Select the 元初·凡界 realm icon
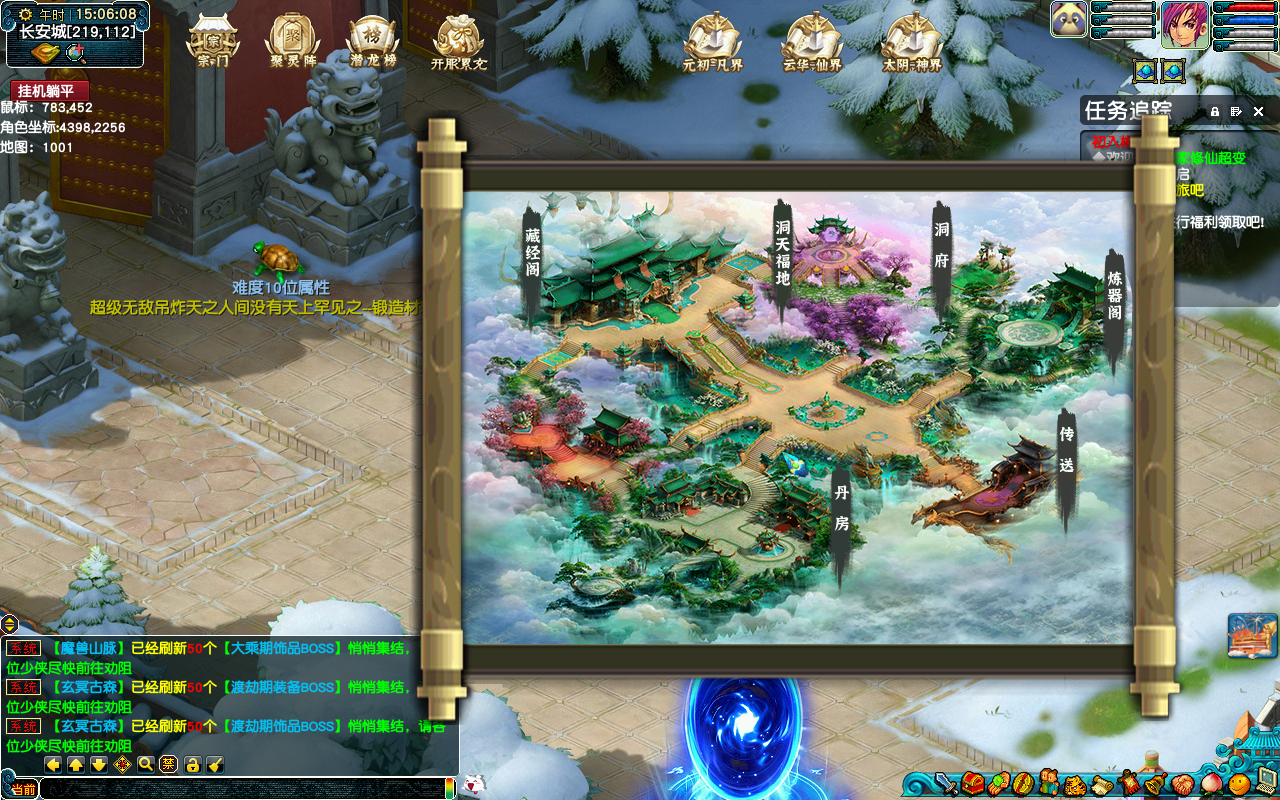Viewport: 1280px width, 800px height. point(712,40)
